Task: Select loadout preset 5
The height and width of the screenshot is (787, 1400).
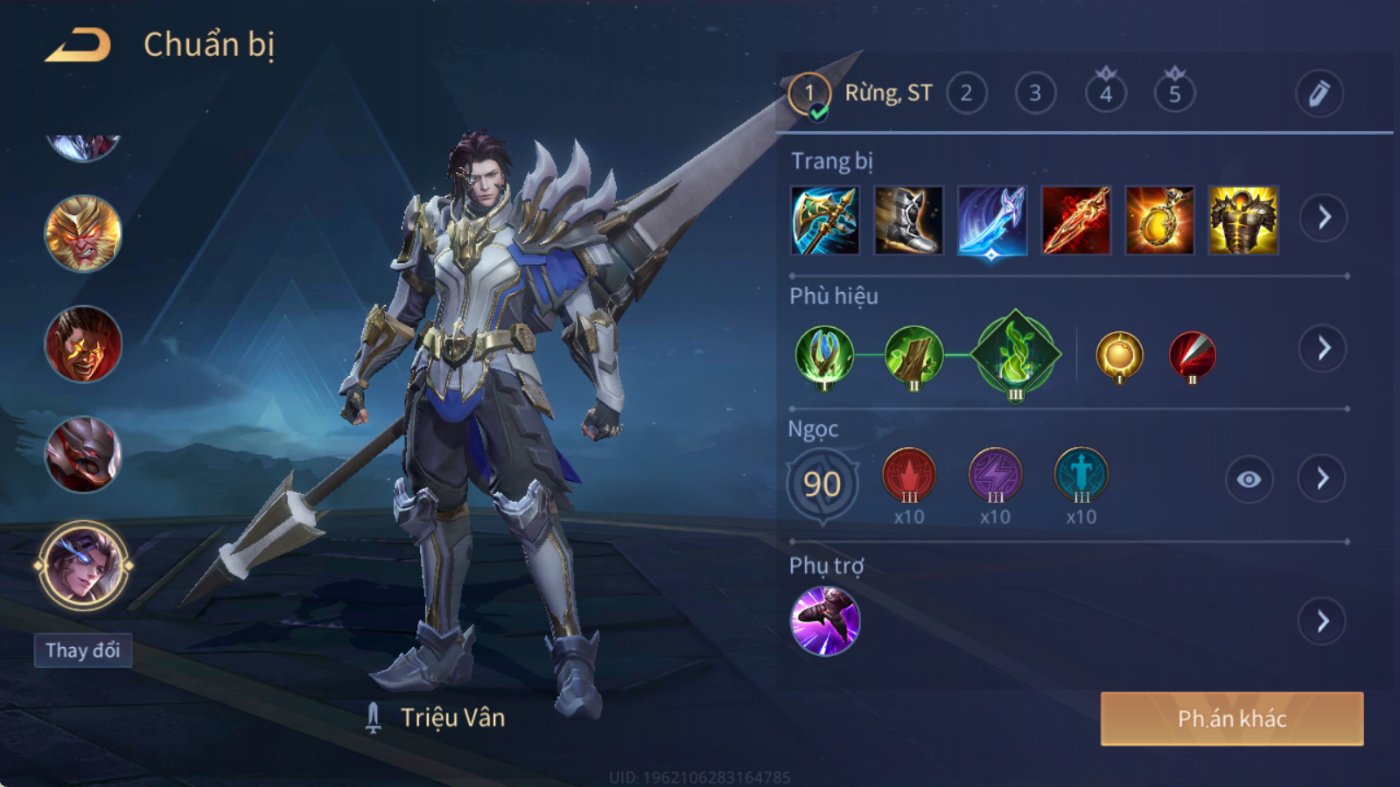Action: [x=1175, y=94]
